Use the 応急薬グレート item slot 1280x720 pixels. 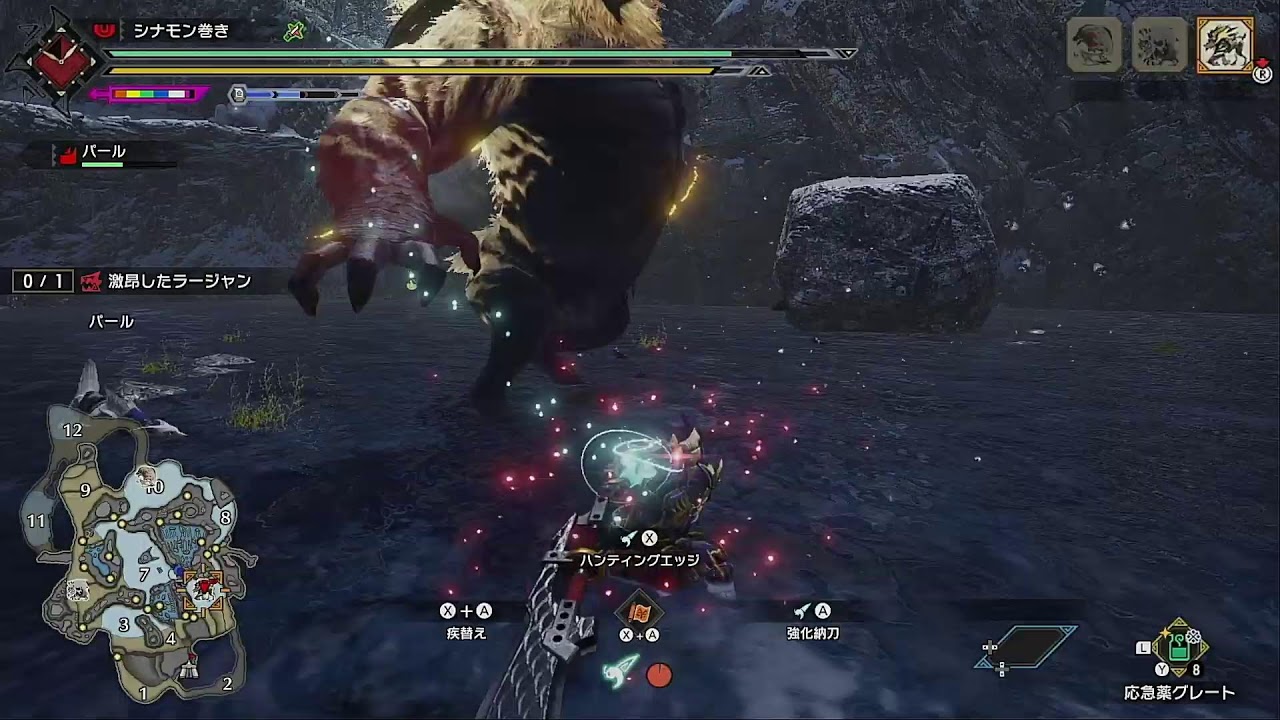tap(1179, 649)
